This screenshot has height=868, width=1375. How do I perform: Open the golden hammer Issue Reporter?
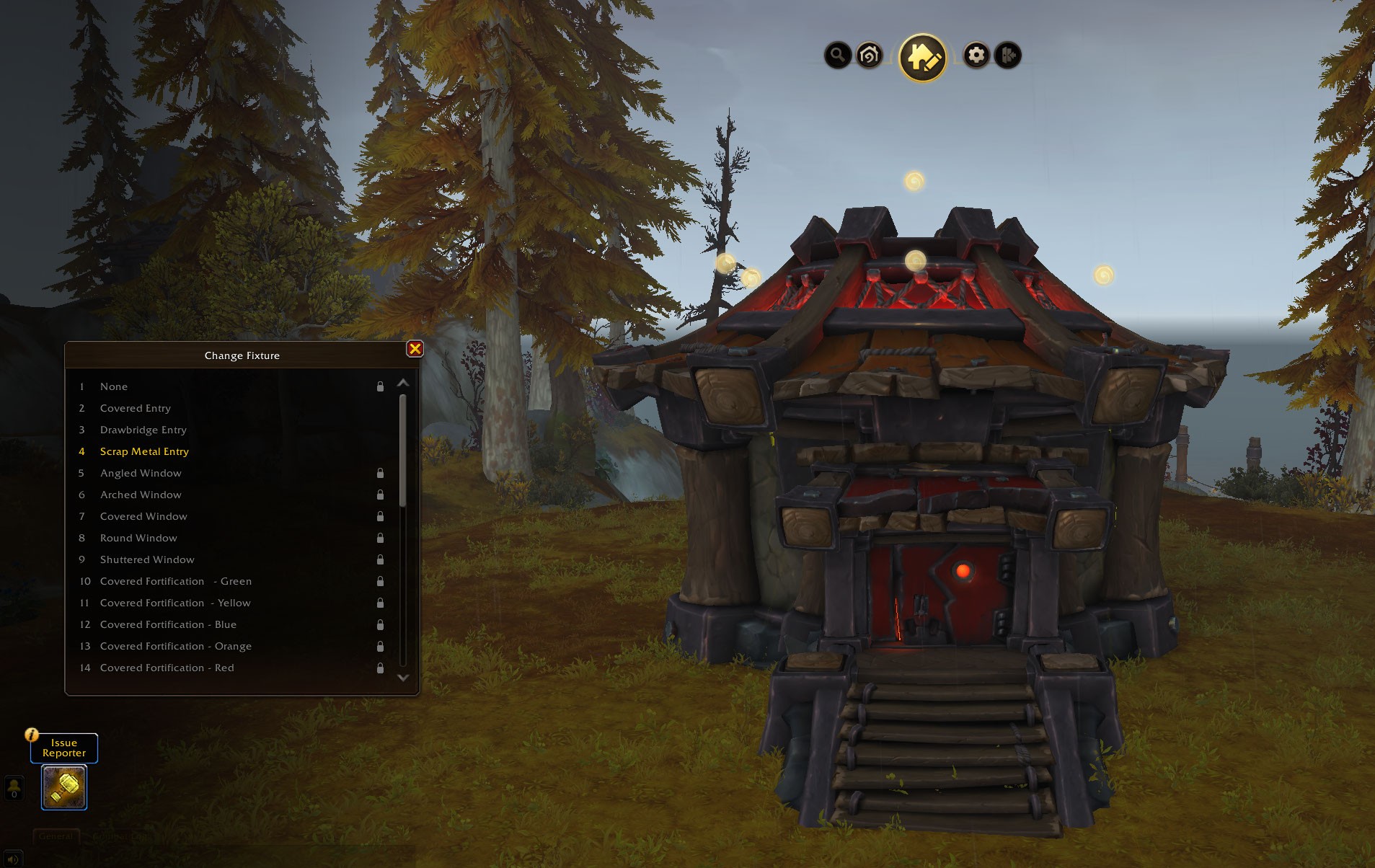click(64, 787)
